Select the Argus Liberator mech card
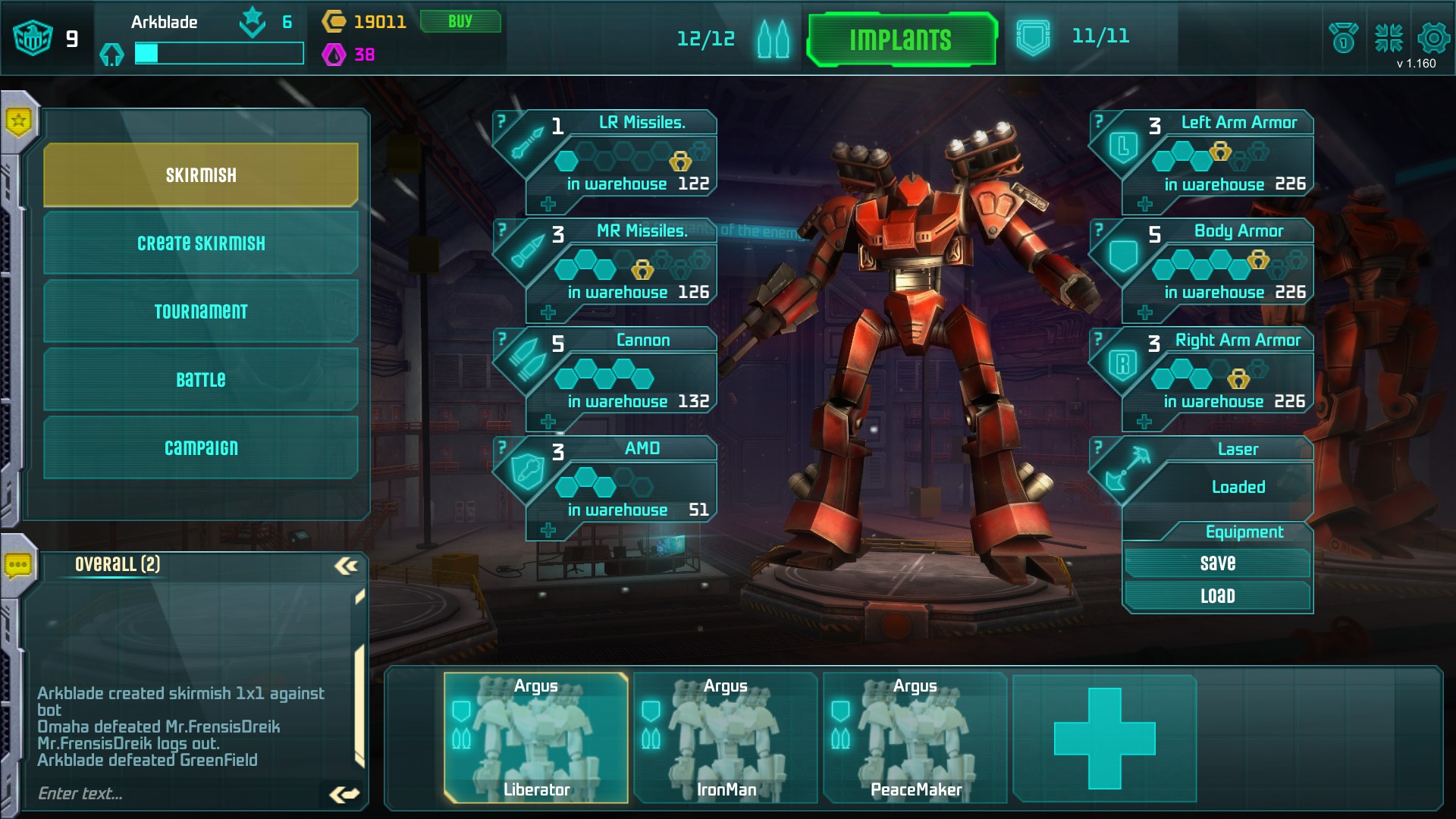This screenshot has width=1456, height=819. pyautogui.click(x=536, y=737)
